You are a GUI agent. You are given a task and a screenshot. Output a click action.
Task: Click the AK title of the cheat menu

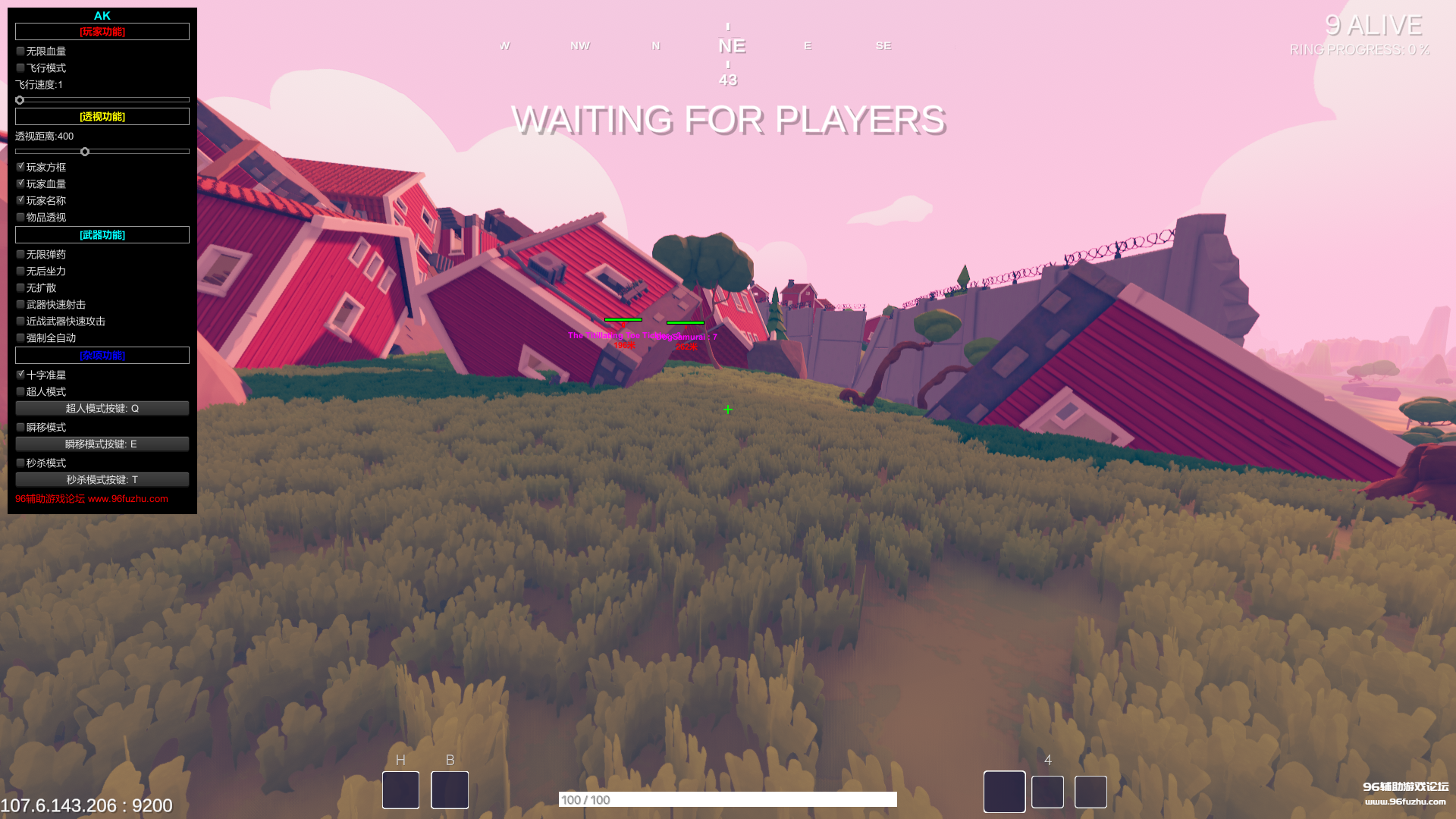tap(102, 15)
